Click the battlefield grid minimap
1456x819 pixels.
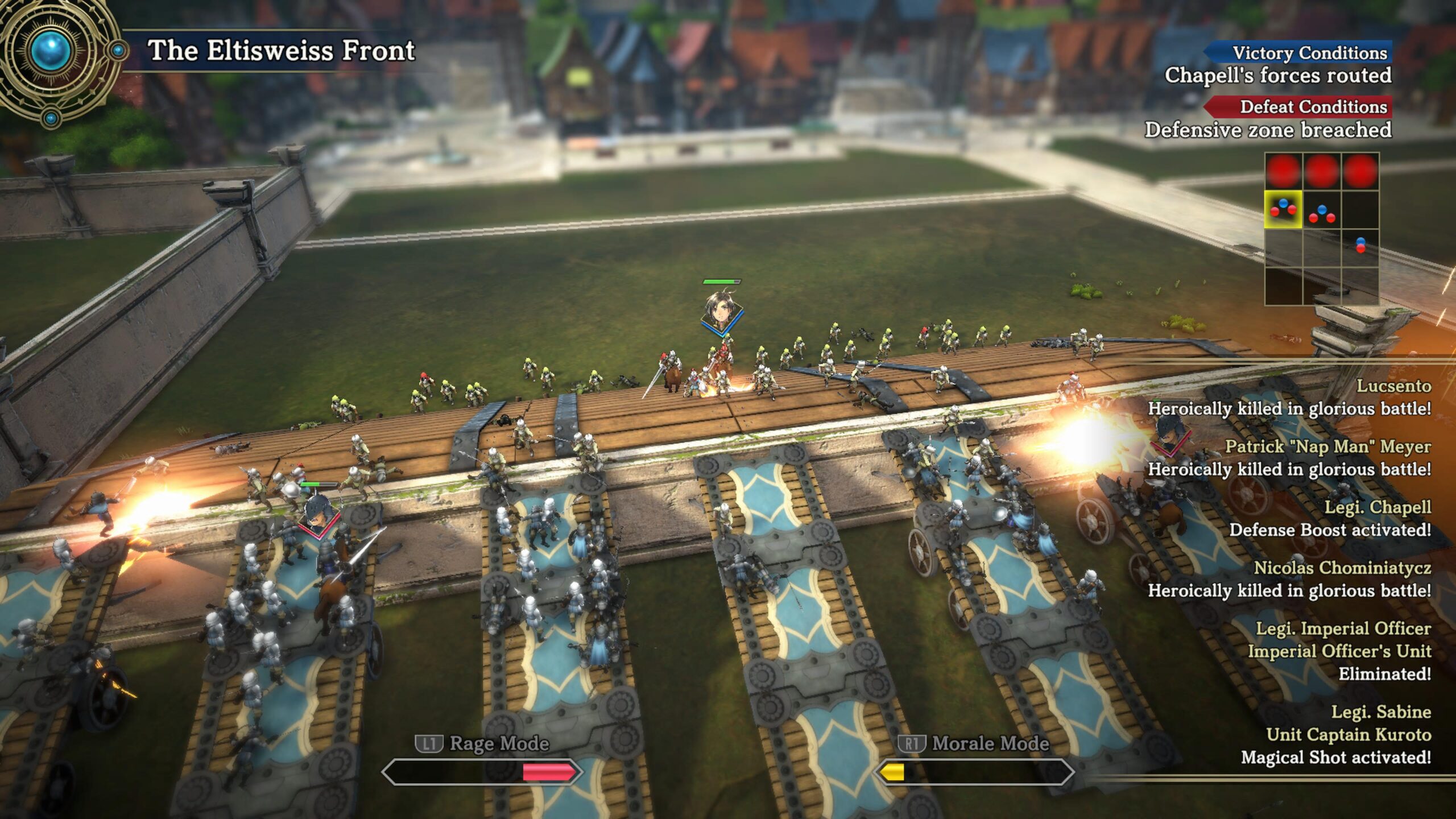1321,229
